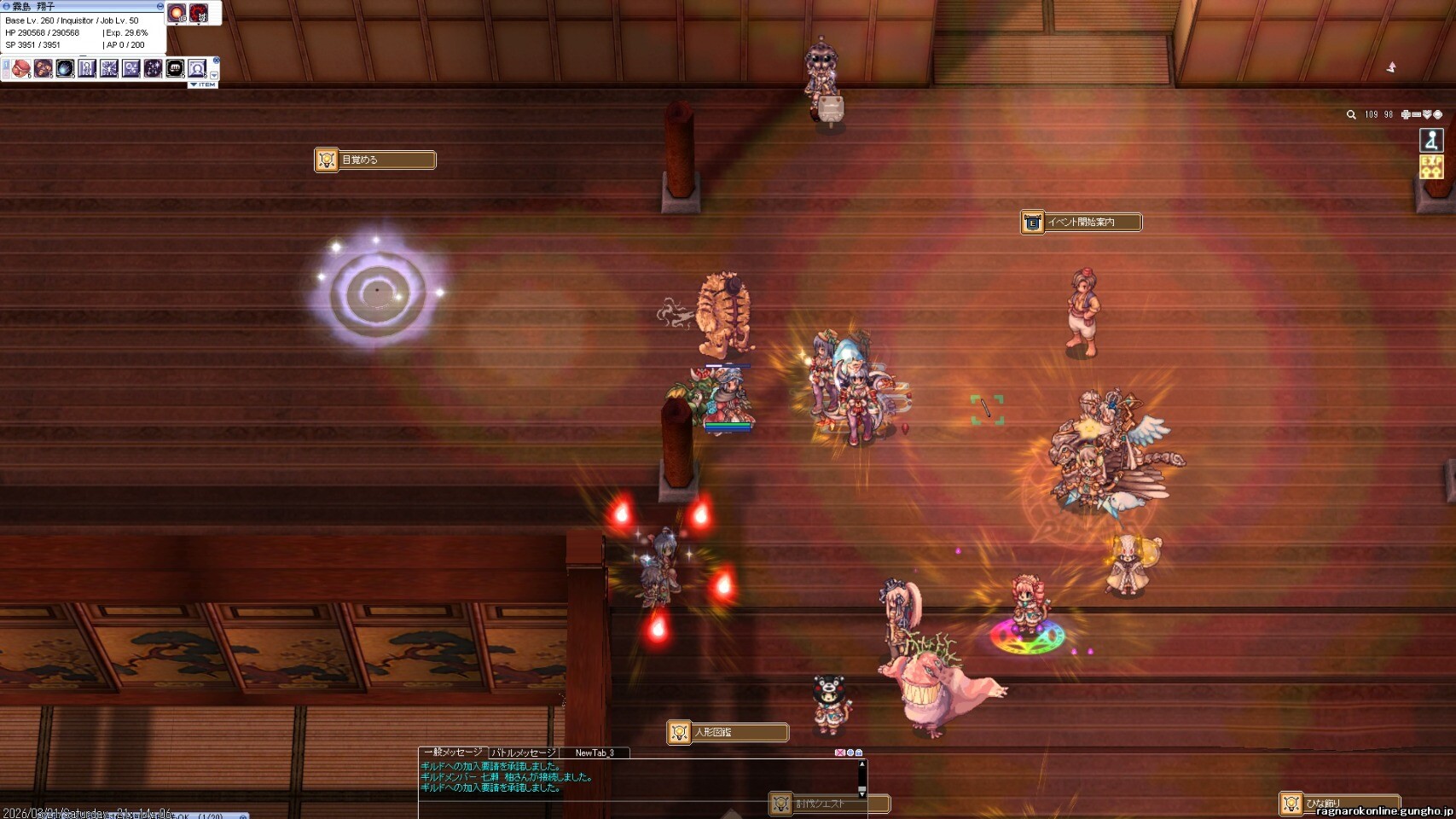Open the 目覚める quest label
The width and height of the screenshot is (1456, 819).
pos(375,160)
